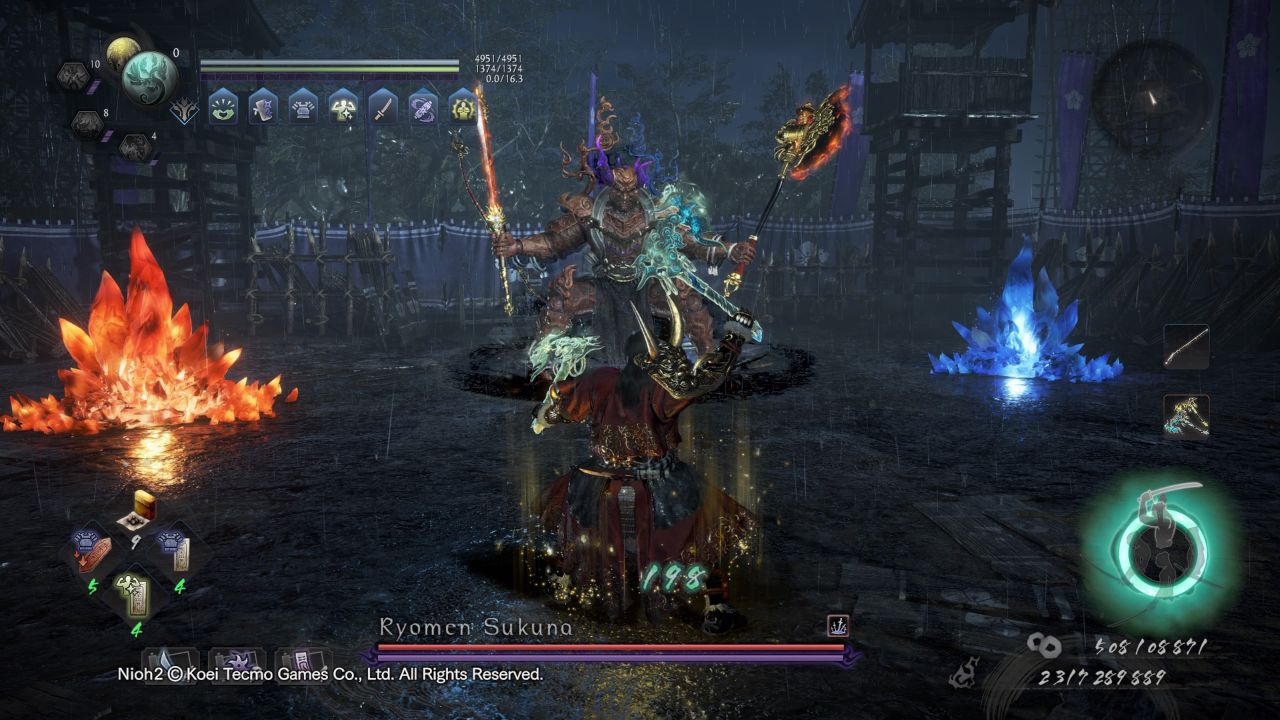This screenshot has width=1280, height=720.
Task: Click the yellow gear figure buff icon
Action: pyautogui.click(x=463, y=106)
